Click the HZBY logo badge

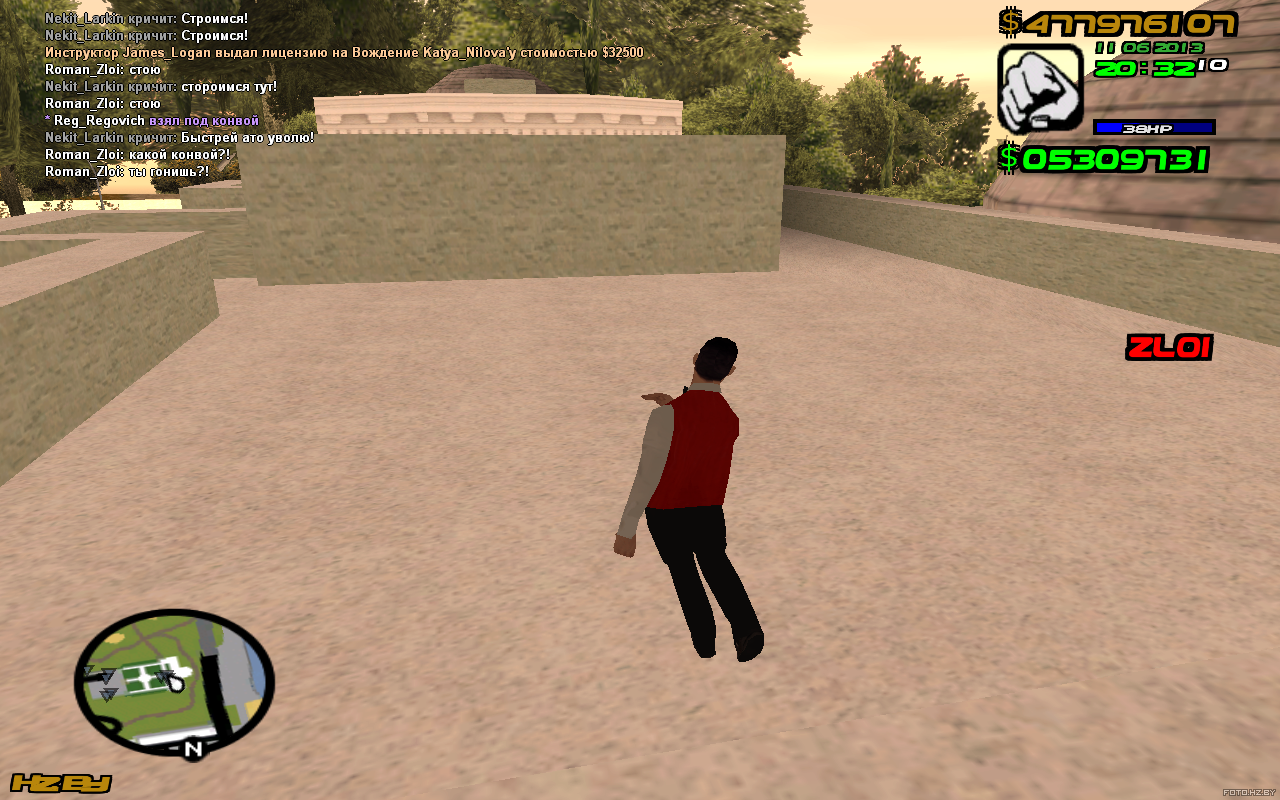(60, 783)
